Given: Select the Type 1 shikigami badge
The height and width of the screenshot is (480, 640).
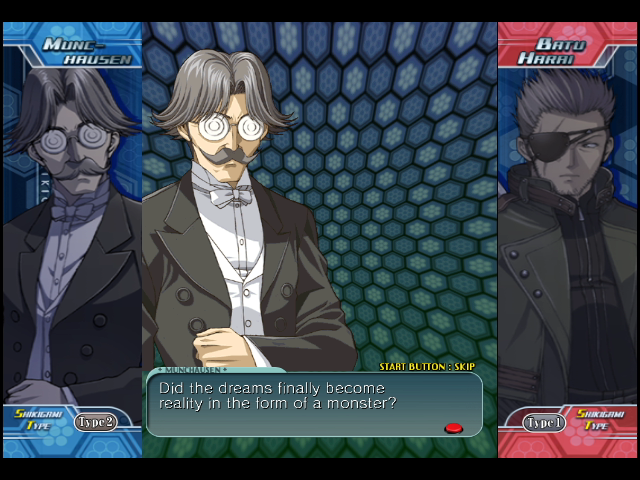Looking at the screenshot, I should coord(545,422).
